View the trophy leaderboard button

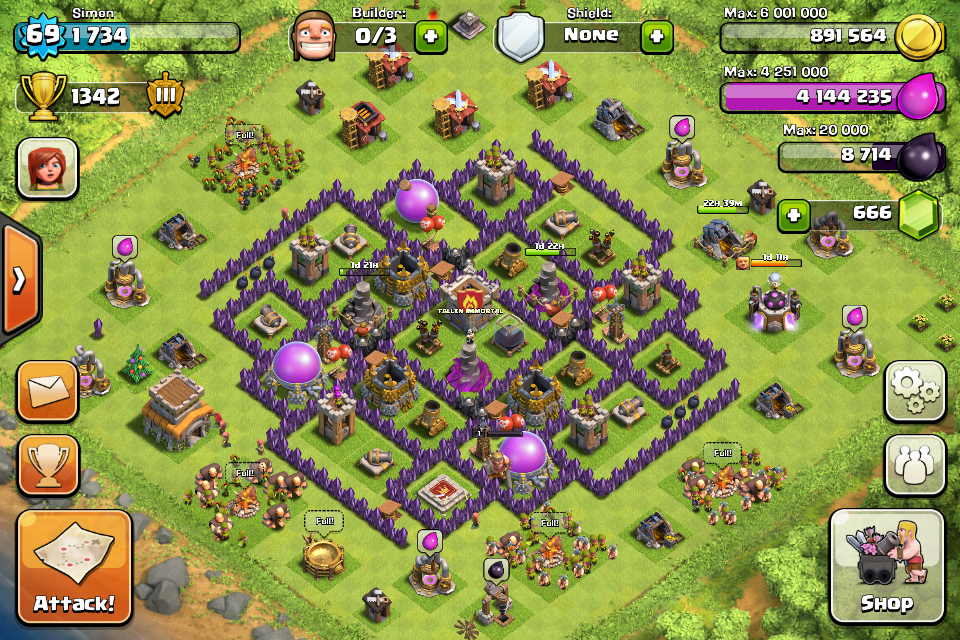pyautogui.click(x=47, y=465)
